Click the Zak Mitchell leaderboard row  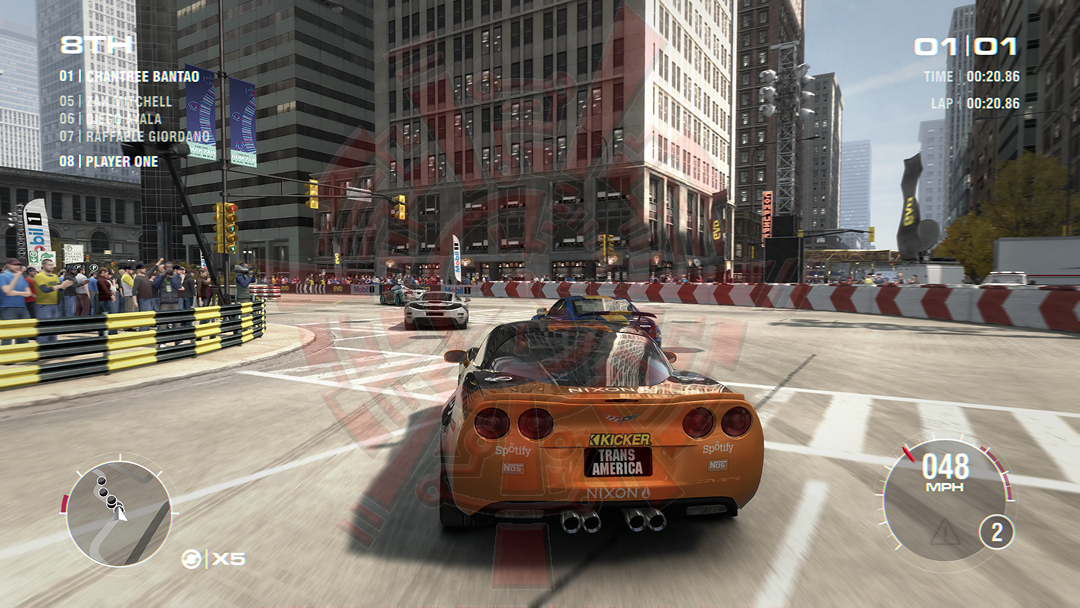click(x=116, y=101)
